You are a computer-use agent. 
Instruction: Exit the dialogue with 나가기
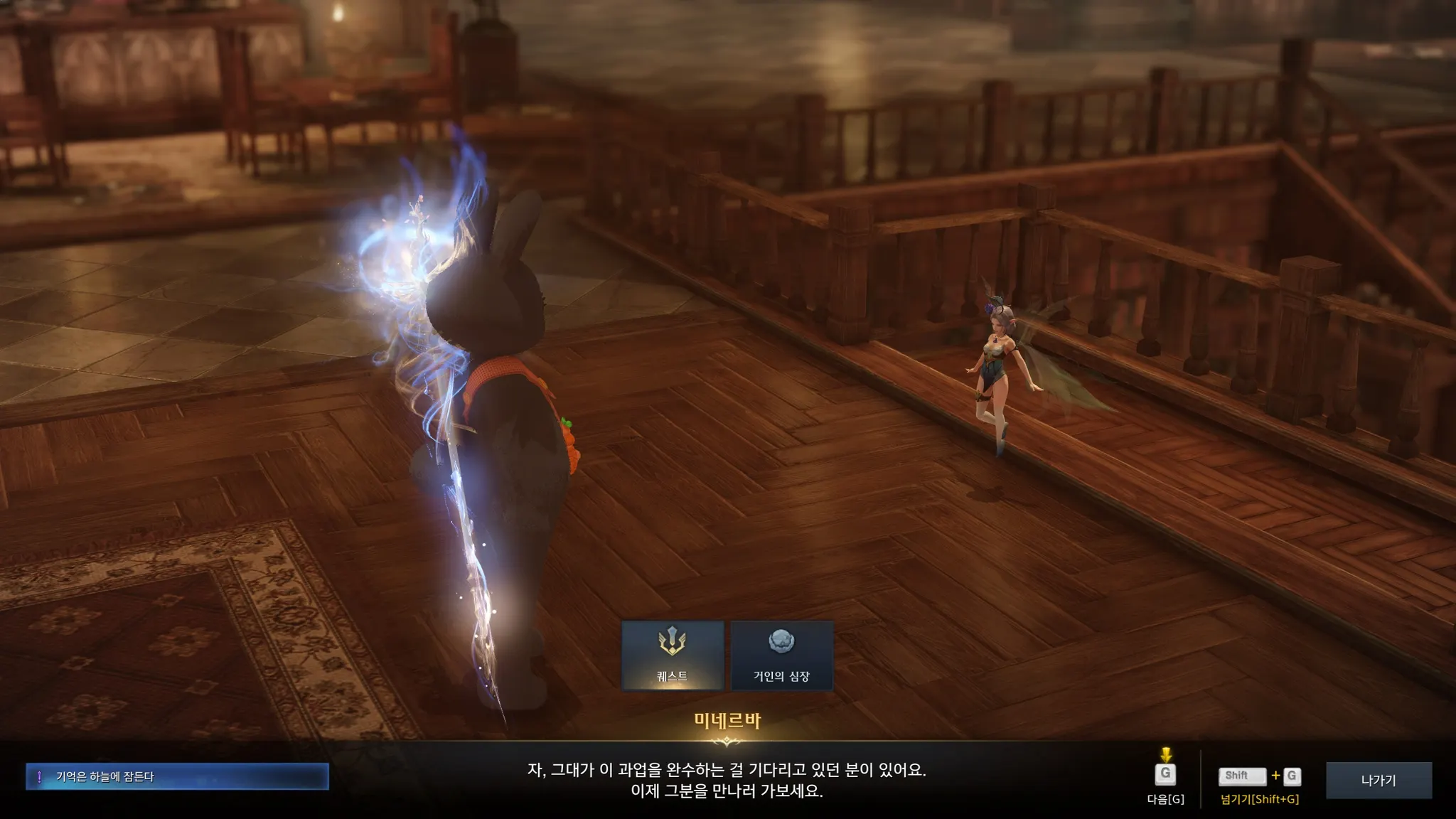(x=1378, y=780)
